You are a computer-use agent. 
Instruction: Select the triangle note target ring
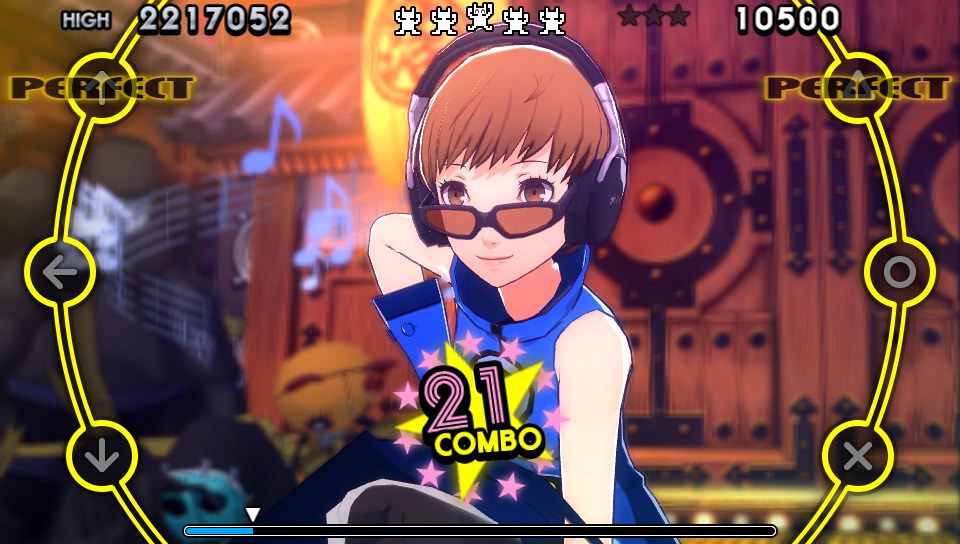click(857, 87)
